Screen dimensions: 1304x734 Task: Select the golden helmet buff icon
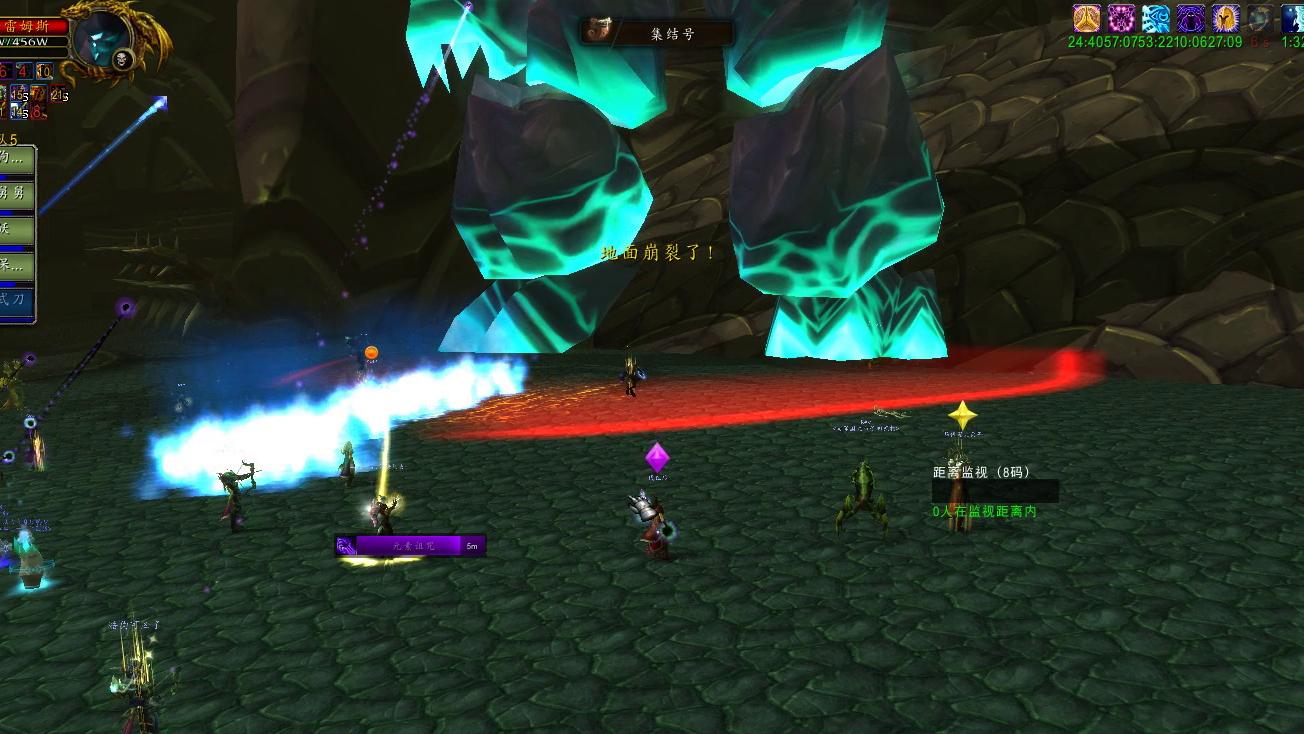click(x=1225, y=18)
